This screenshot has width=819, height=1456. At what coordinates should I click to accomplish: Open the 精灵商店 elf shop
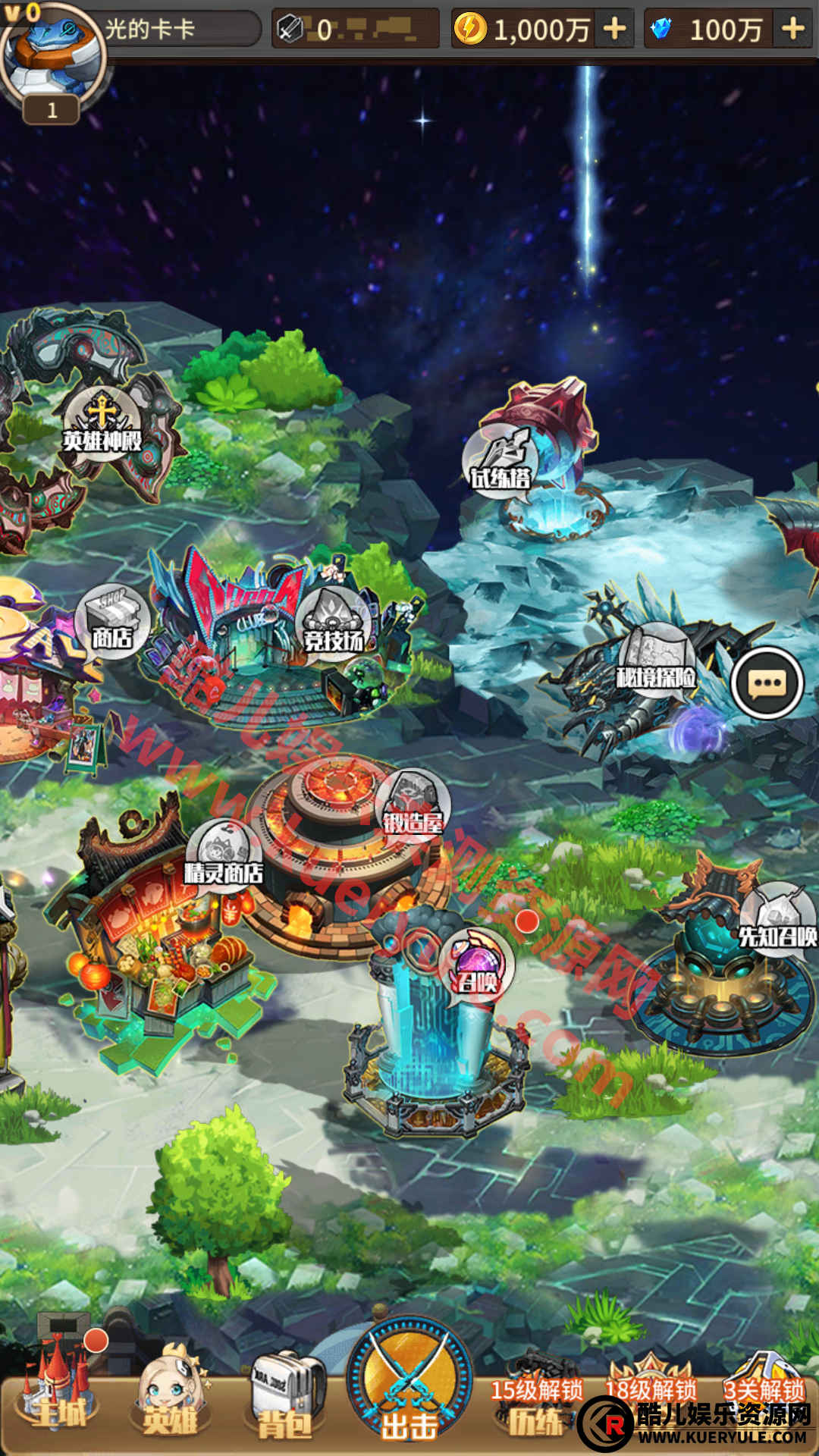point(224,858)
